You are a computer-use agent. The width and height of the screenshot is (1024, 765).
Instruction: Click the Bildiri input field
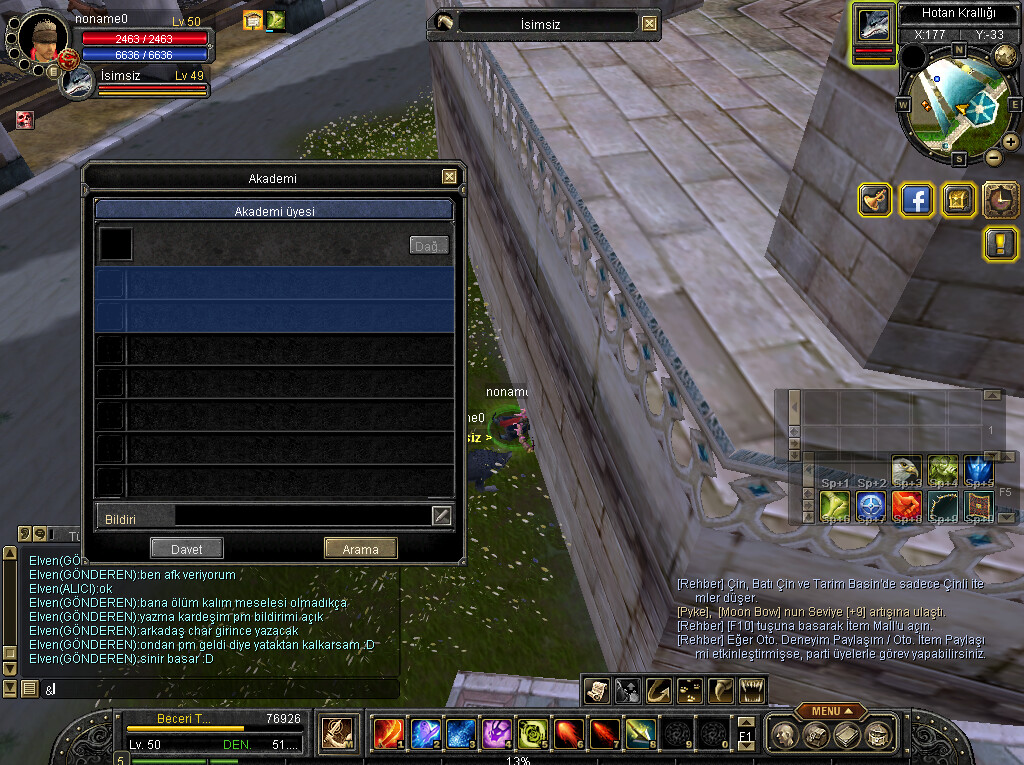point(302,515)
